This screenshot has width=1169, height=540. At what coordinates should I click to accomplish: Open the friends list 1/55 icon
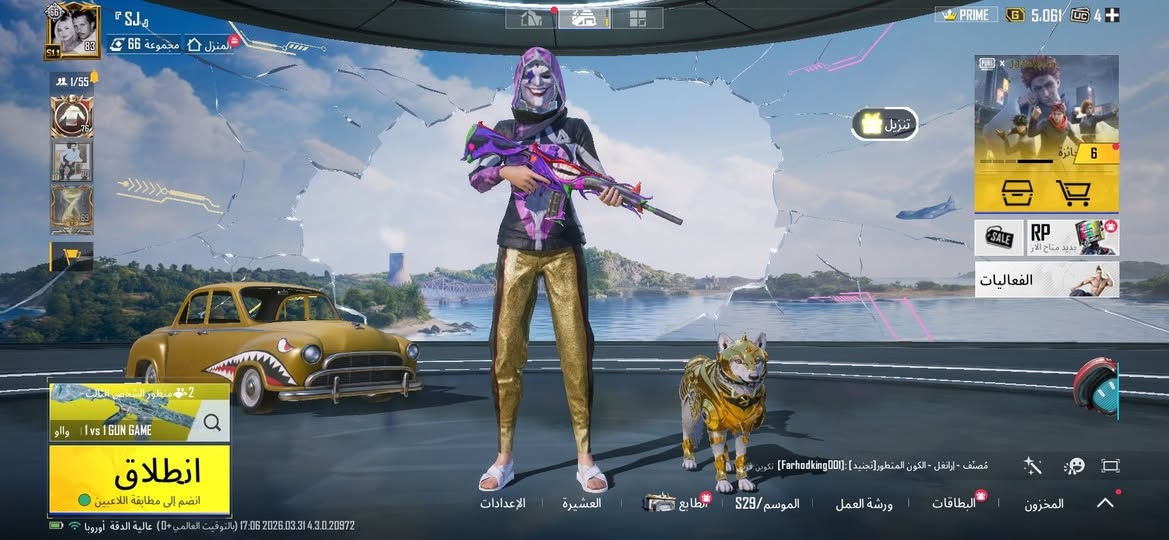coord(70,81)
